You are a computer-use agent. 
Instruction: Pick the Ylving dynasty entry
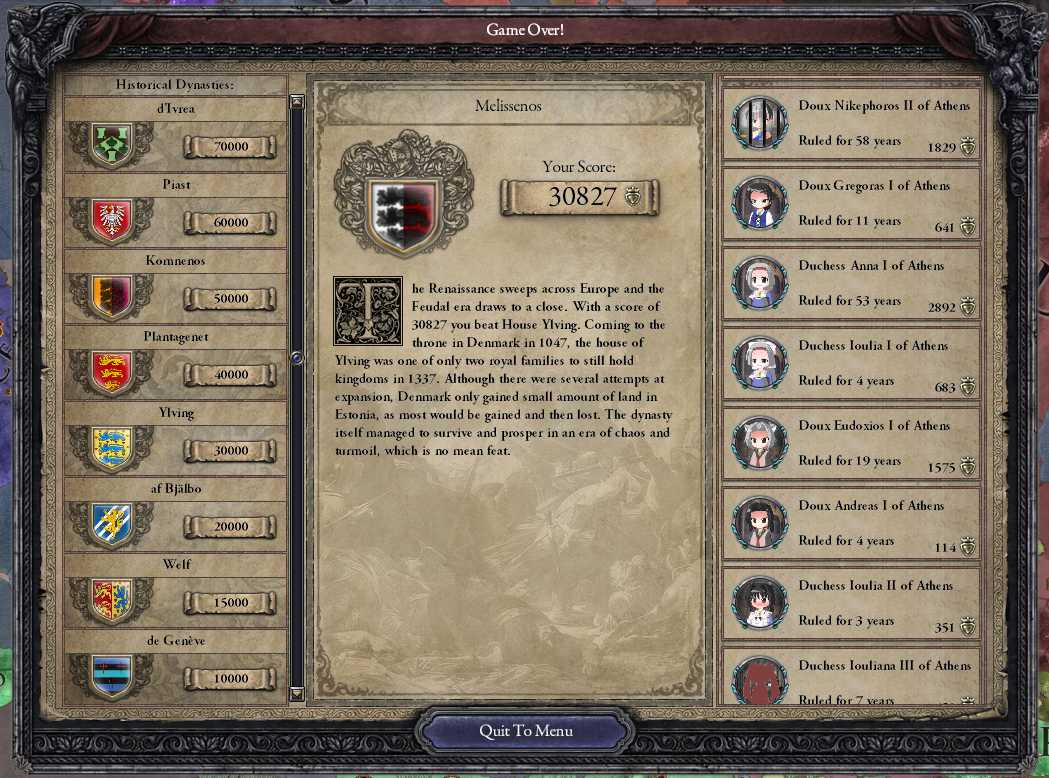[176, 439]
